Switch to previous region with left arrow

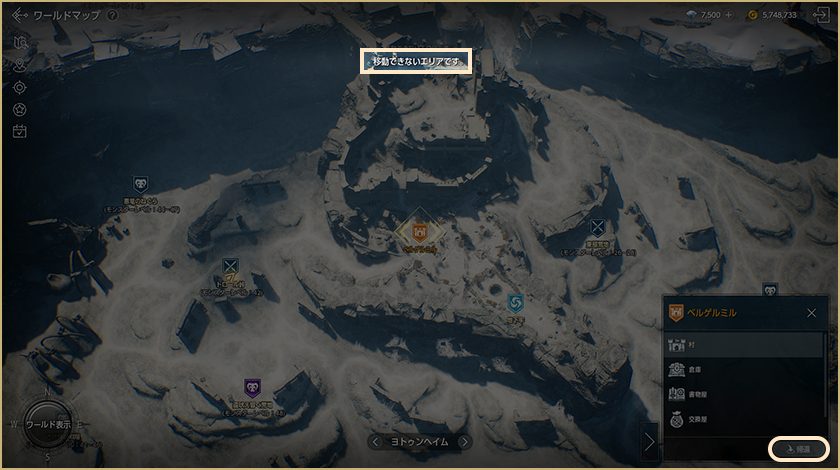pyautogui.click(x=375, y=441)
